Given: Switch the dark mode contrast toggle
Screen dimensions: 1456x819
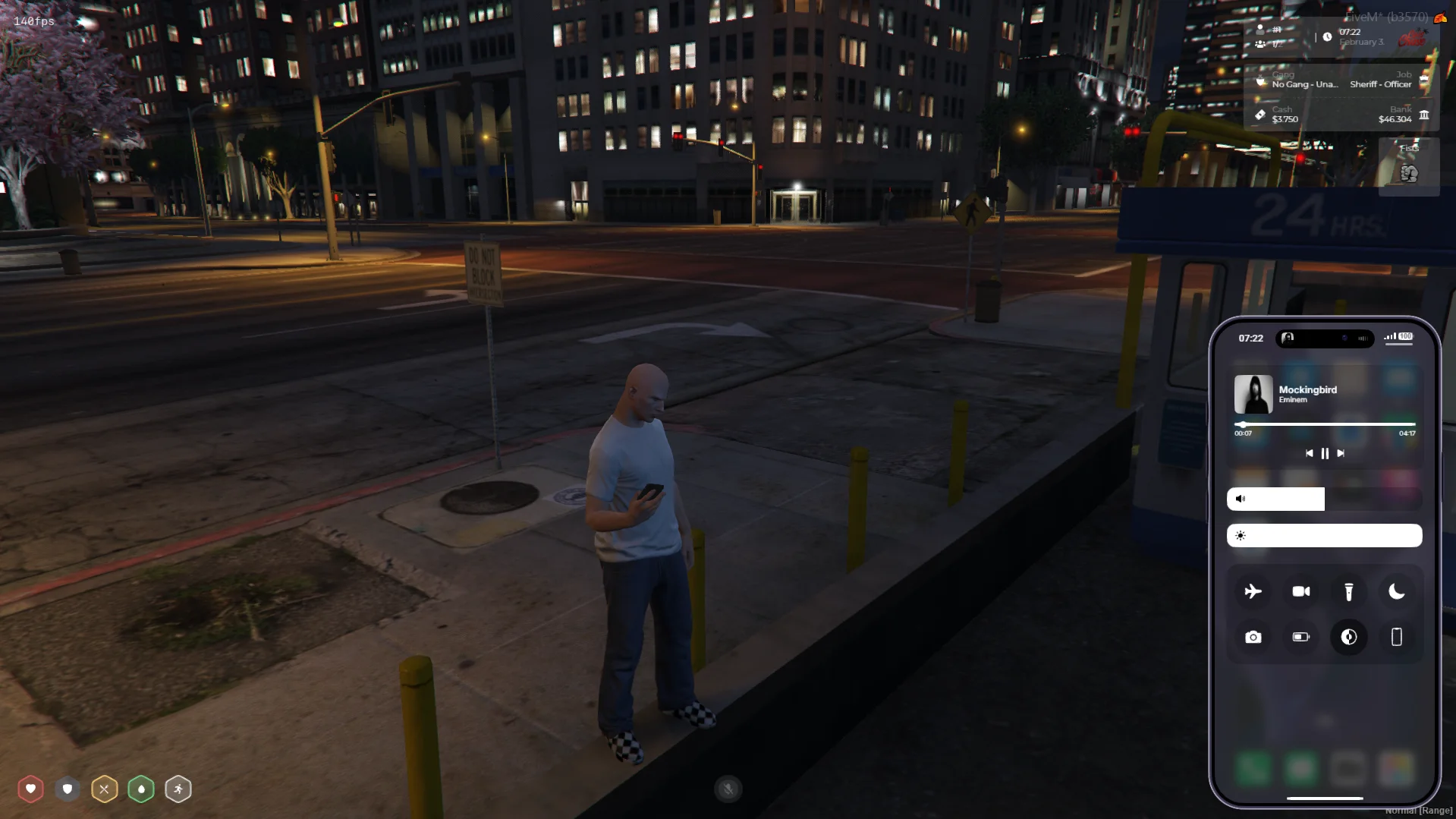Looking at the screenshot, I should click(1348, 638).
